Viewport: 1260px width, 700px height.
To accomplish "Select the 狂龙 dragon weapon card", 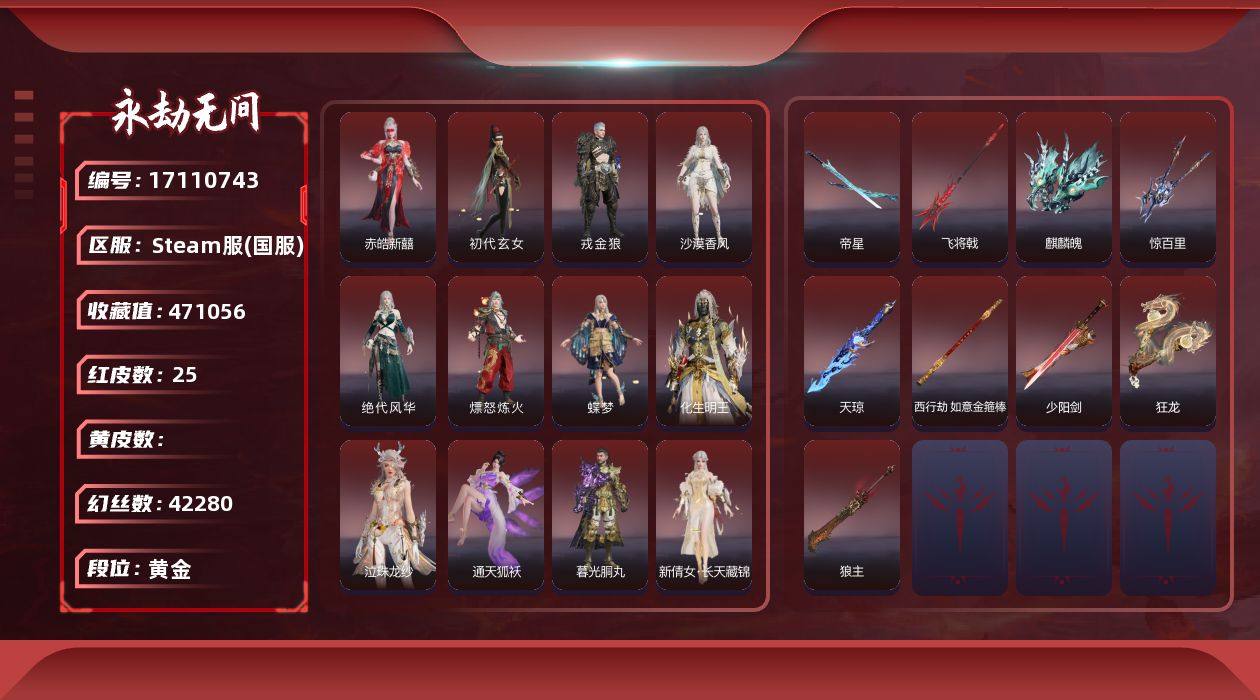I will (1168, 351).
